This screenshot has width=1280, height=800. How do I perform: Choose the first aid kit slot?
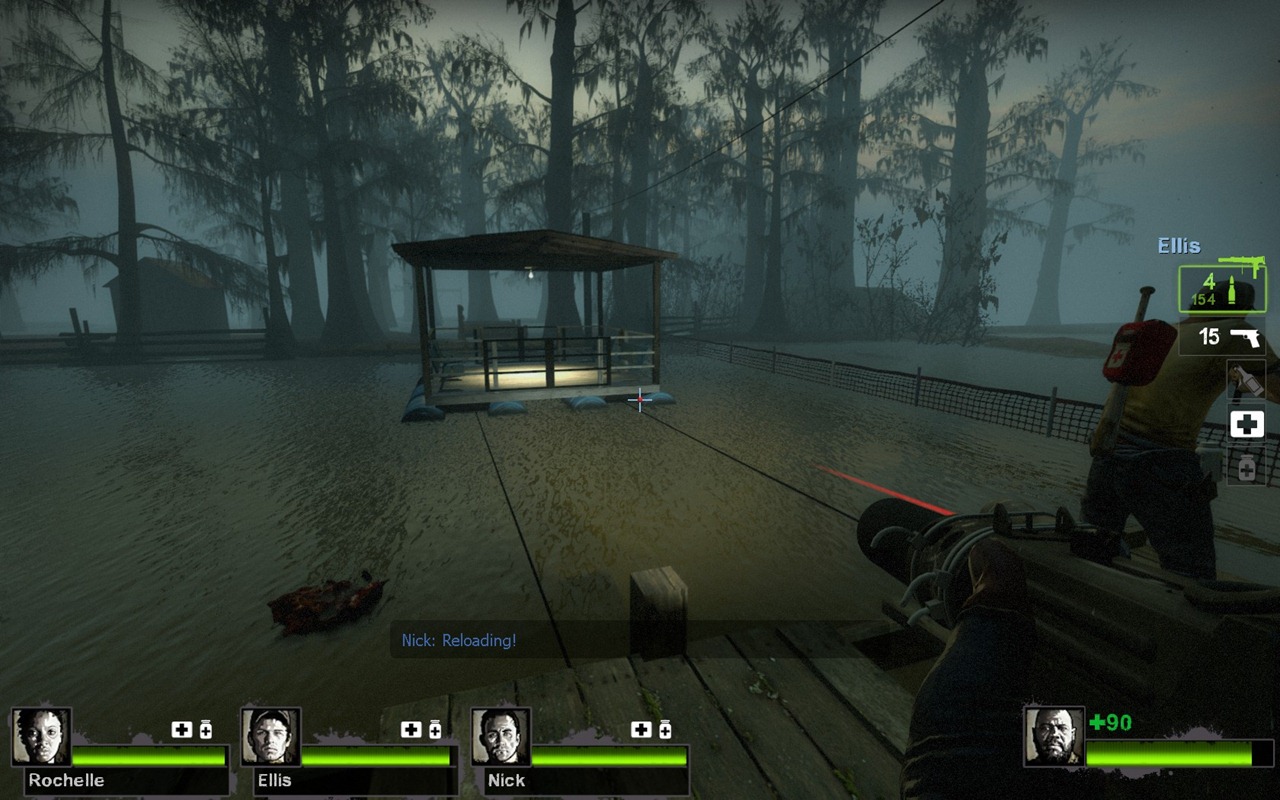click(x=1246, y=424)
